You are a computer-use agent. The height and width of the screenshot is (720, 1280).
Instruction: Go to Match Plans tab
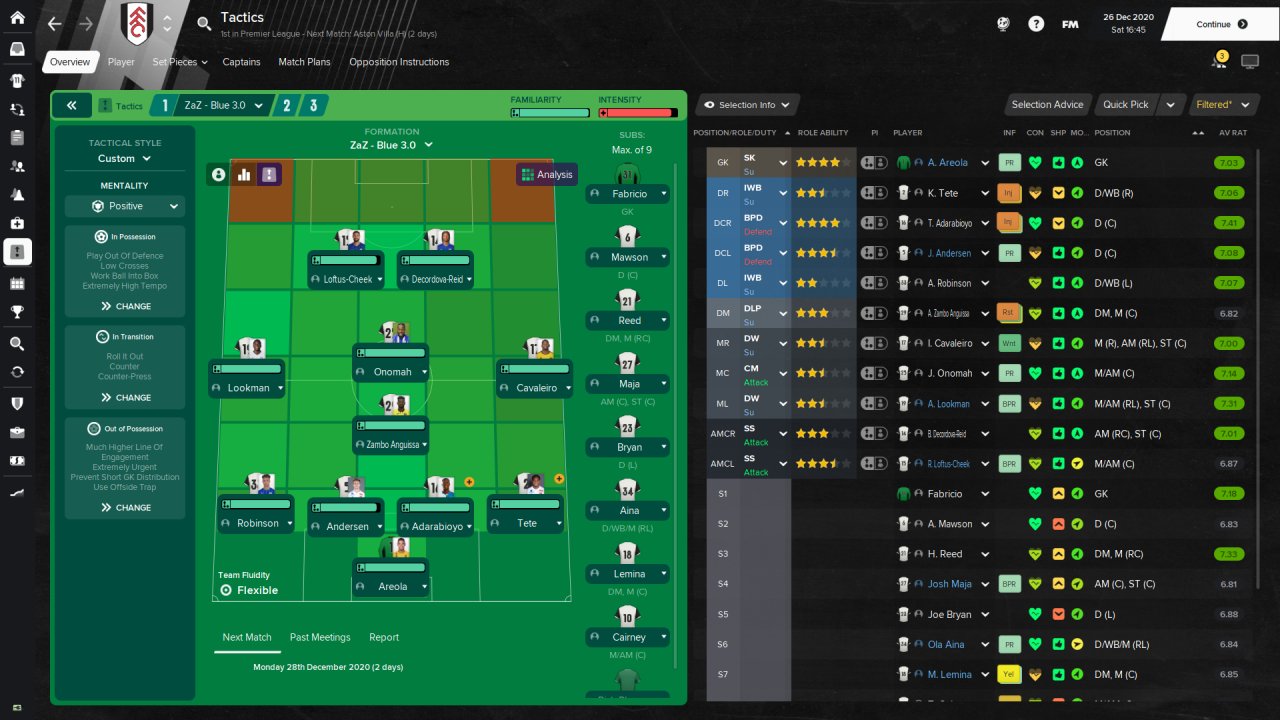pos(304,62)
